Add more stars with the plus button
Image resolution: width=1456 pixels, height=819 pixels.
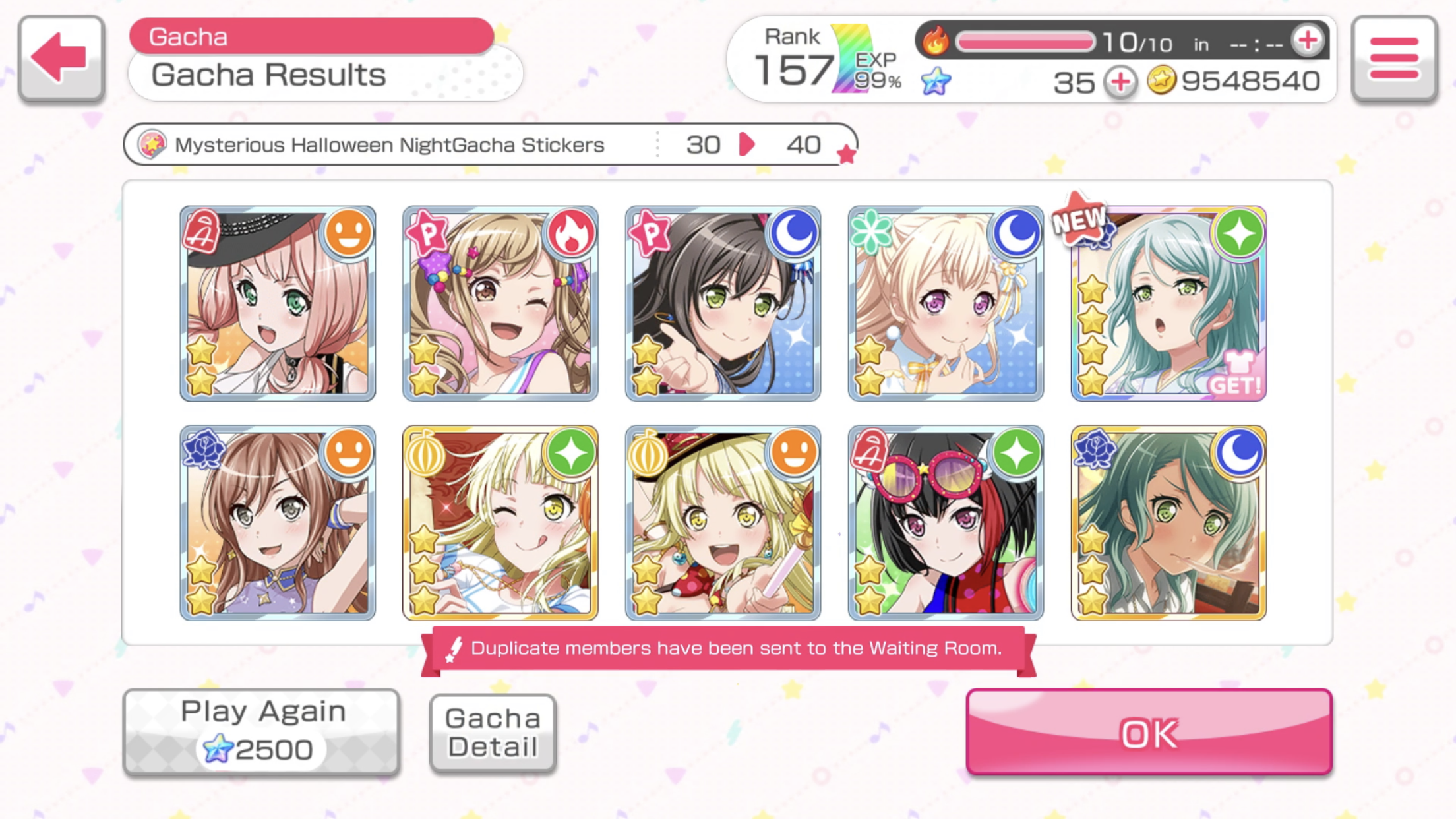click(1120, 82)
